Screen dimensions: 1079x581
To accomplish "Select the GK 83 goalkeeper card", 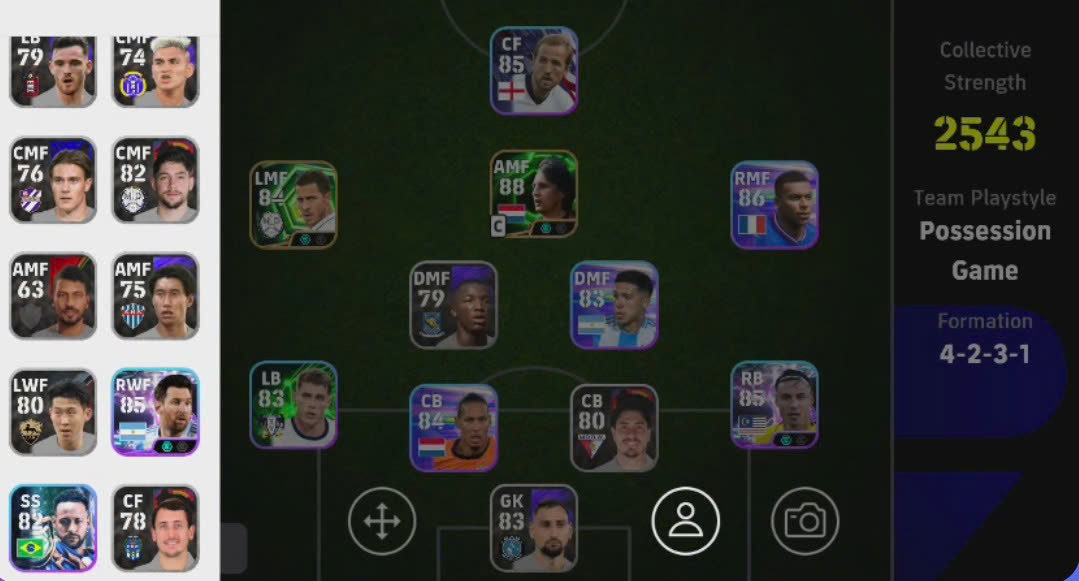I will click(x=534, y=527).
